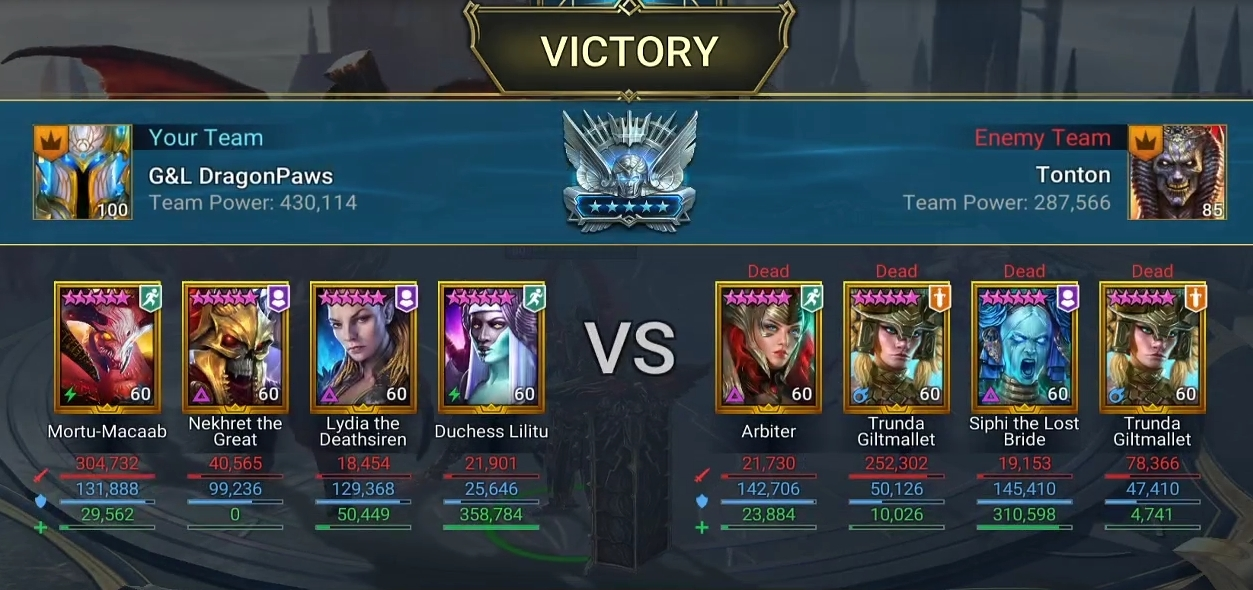
Task: View enemy player Tonton's avatar
Action: coord(1177,172)
